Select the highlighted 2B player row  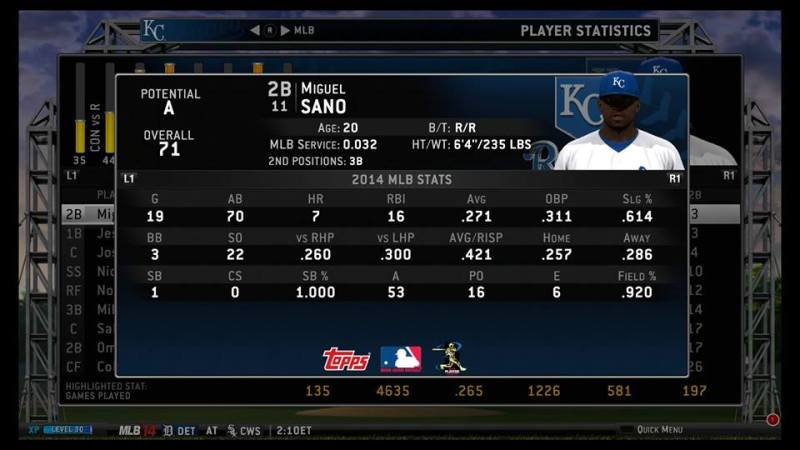[x=88, y=214]
